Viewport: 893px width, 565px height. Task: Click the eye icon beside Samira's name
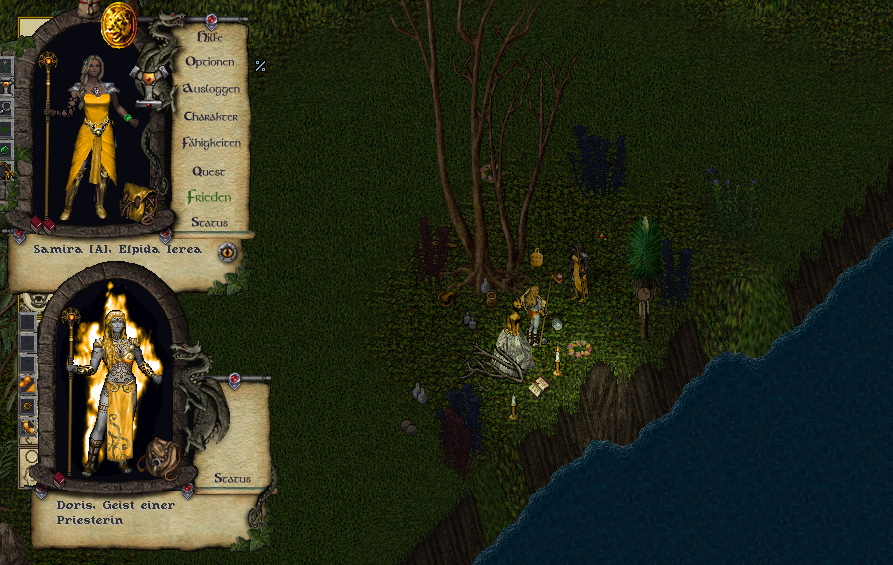228,252
